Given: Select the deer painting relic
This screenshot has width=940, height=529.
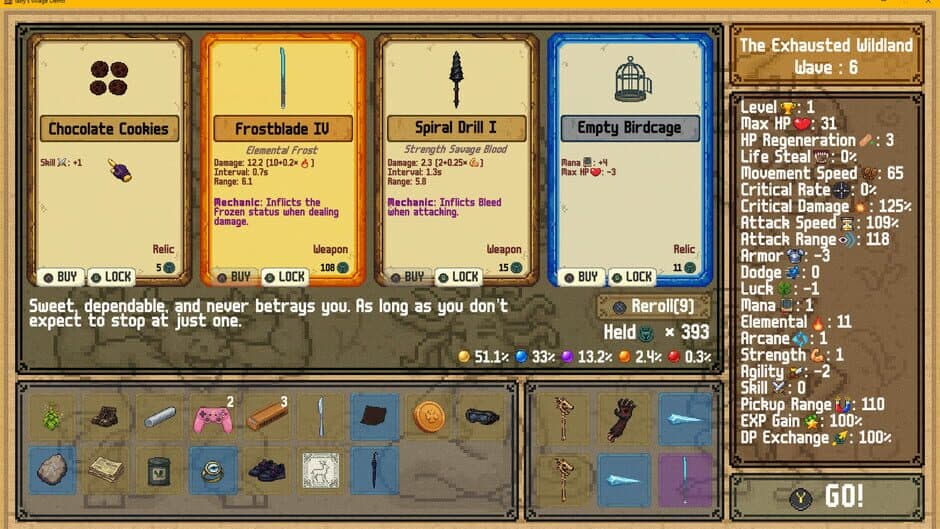Looking at the screenshot, I should coord(321,470).
